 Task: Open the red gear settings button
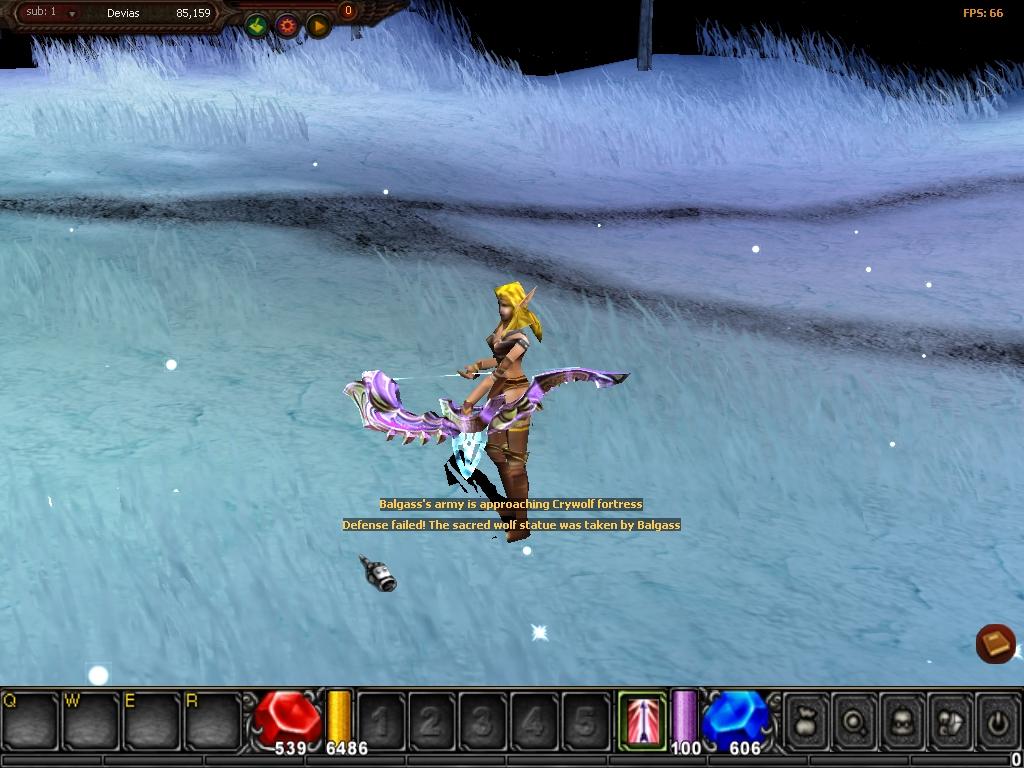[x=288, y=25]
